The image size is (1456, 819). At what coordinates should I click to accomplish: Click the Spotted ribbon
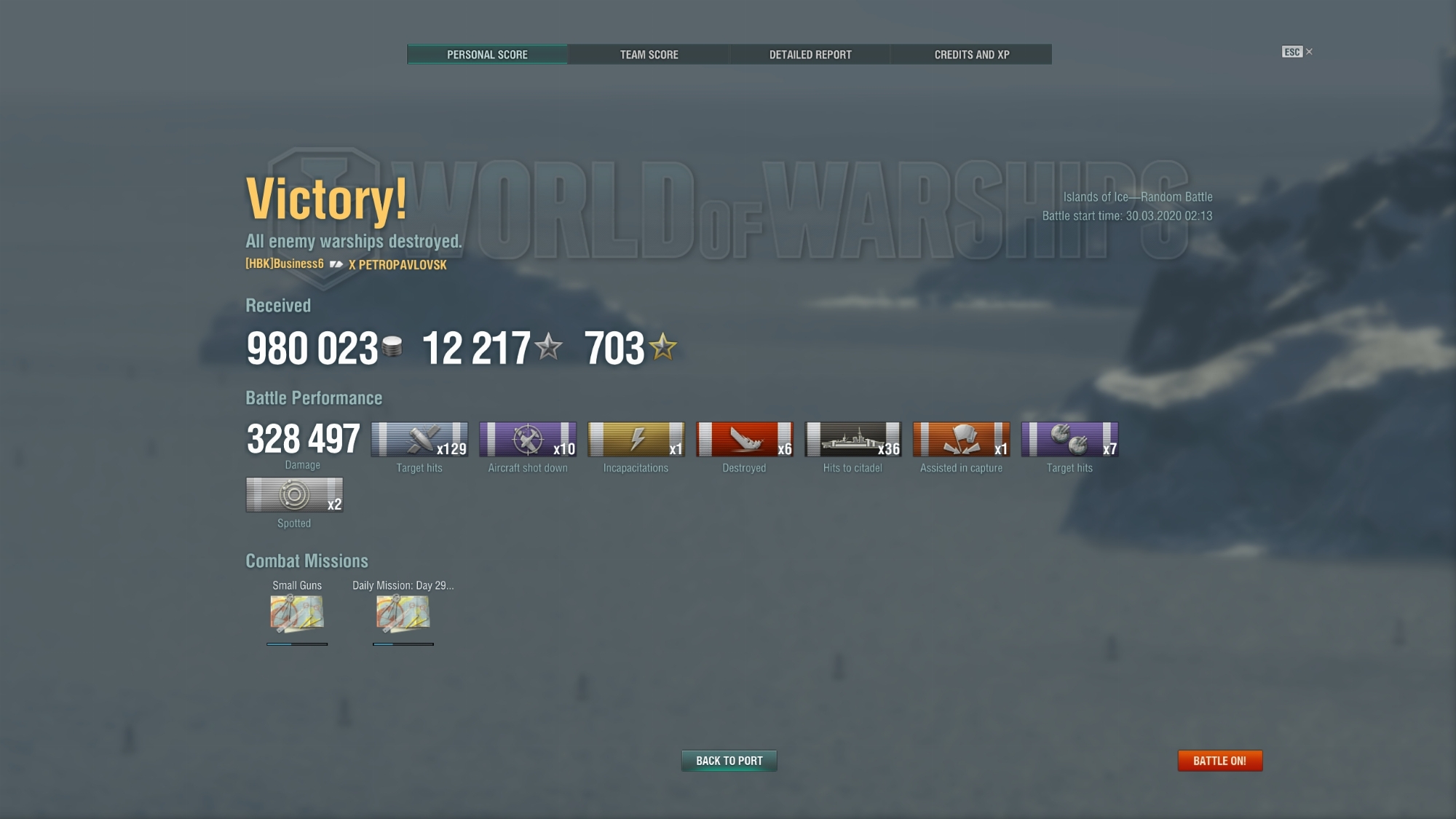click(294, 495)
